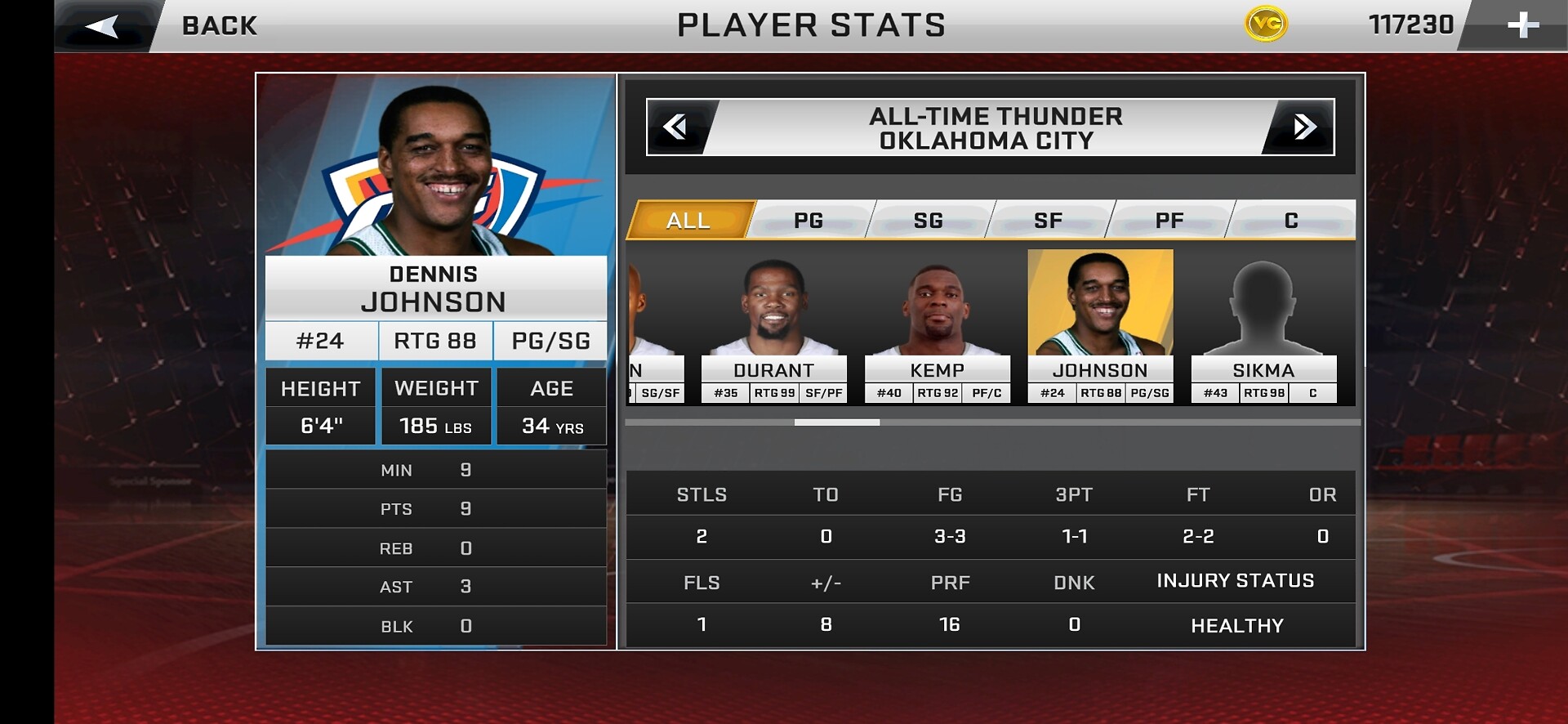The height and width of the screenshot is (724, 1568).
Task: Choose the C position tab
Action: [x=1291, y=221]
